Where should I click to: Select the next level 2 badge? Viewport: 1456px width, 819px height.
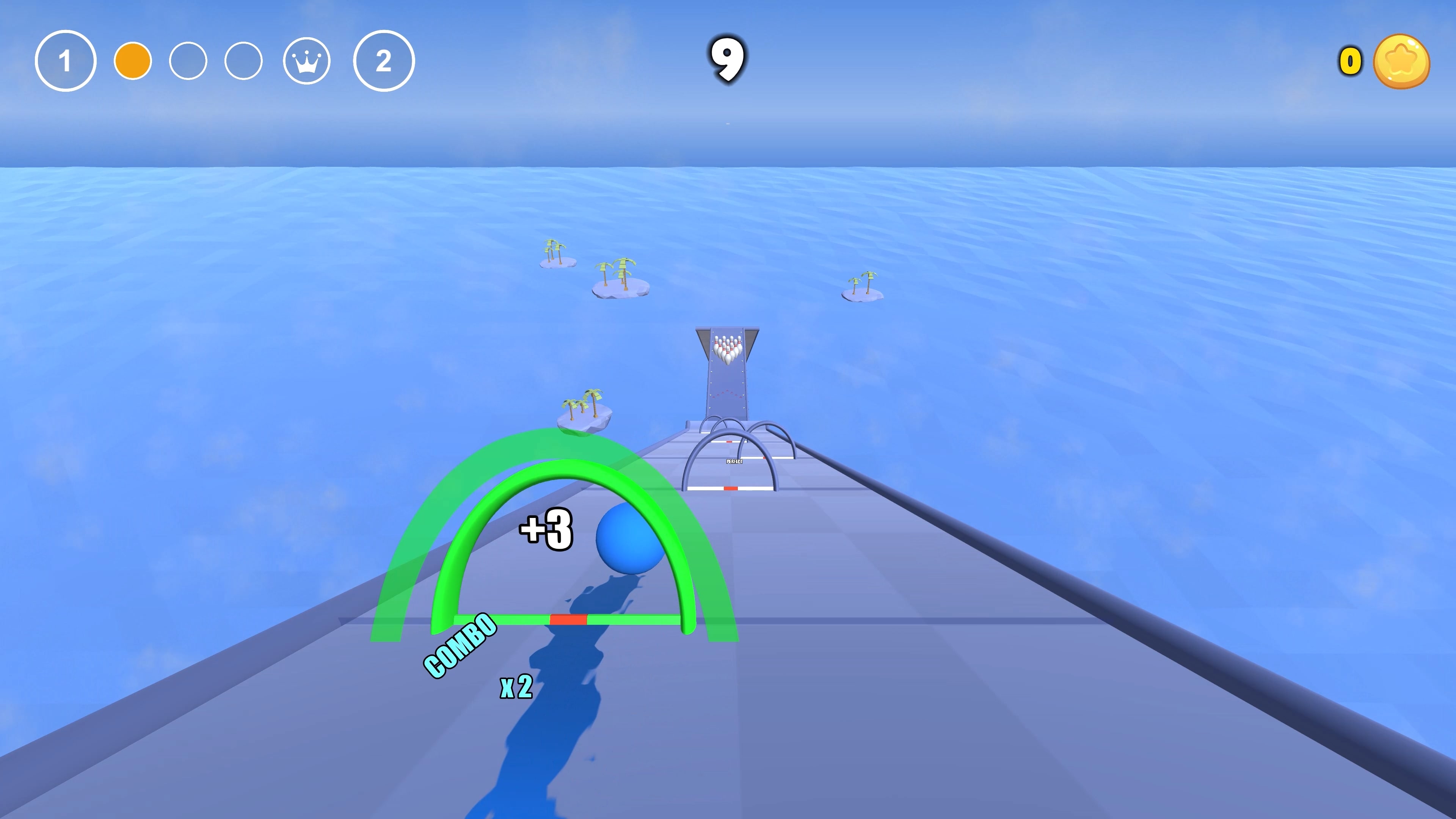pos(384,61)
